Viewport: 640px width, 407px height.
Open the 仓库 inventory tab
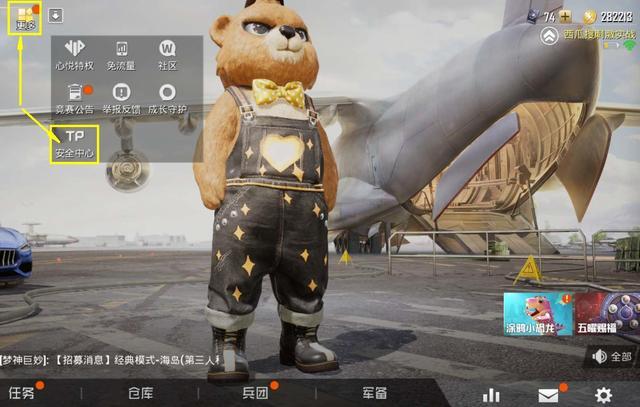140,393
